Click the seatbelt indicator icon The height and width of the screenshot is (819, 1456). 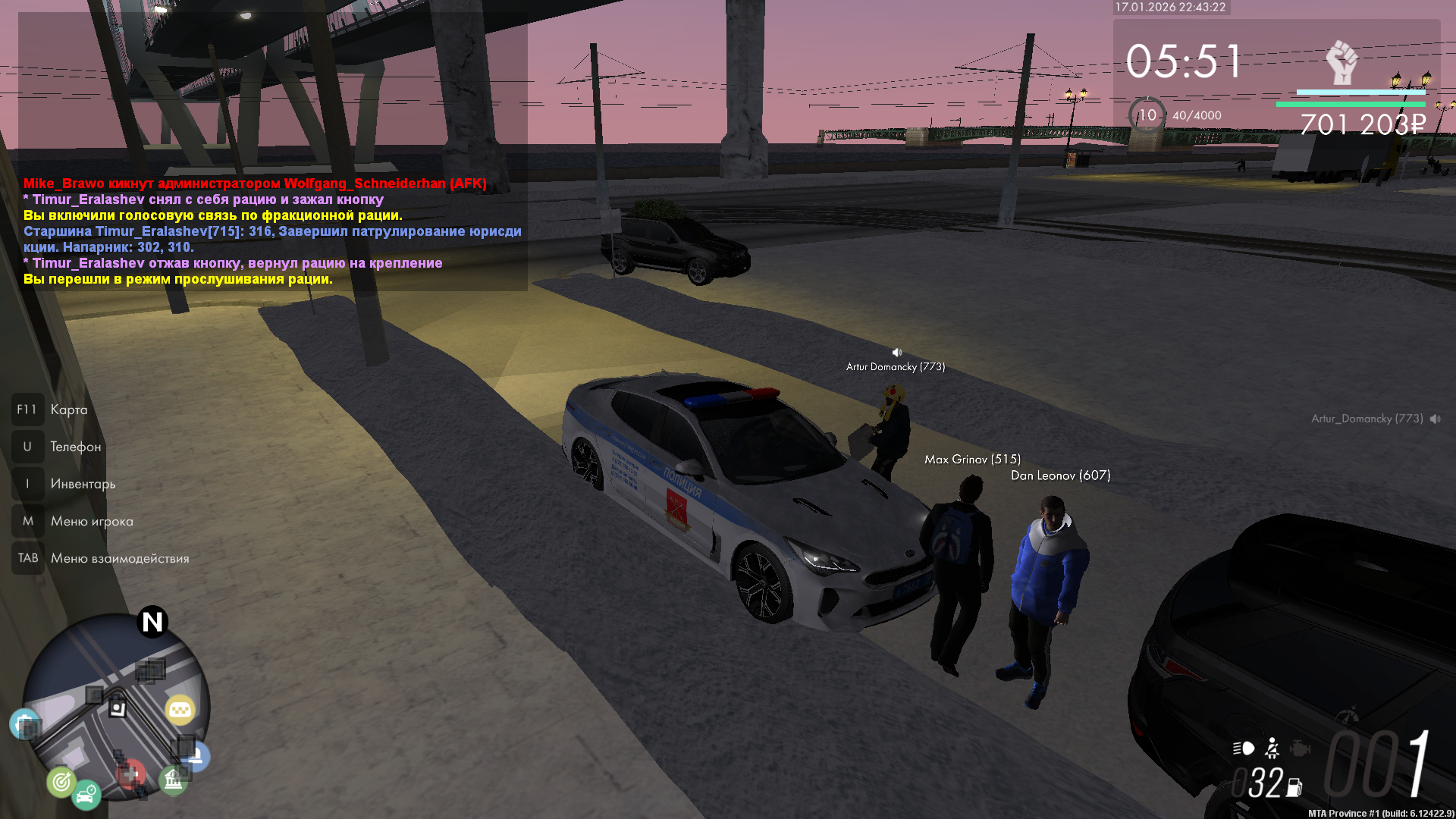point(1272,748)
